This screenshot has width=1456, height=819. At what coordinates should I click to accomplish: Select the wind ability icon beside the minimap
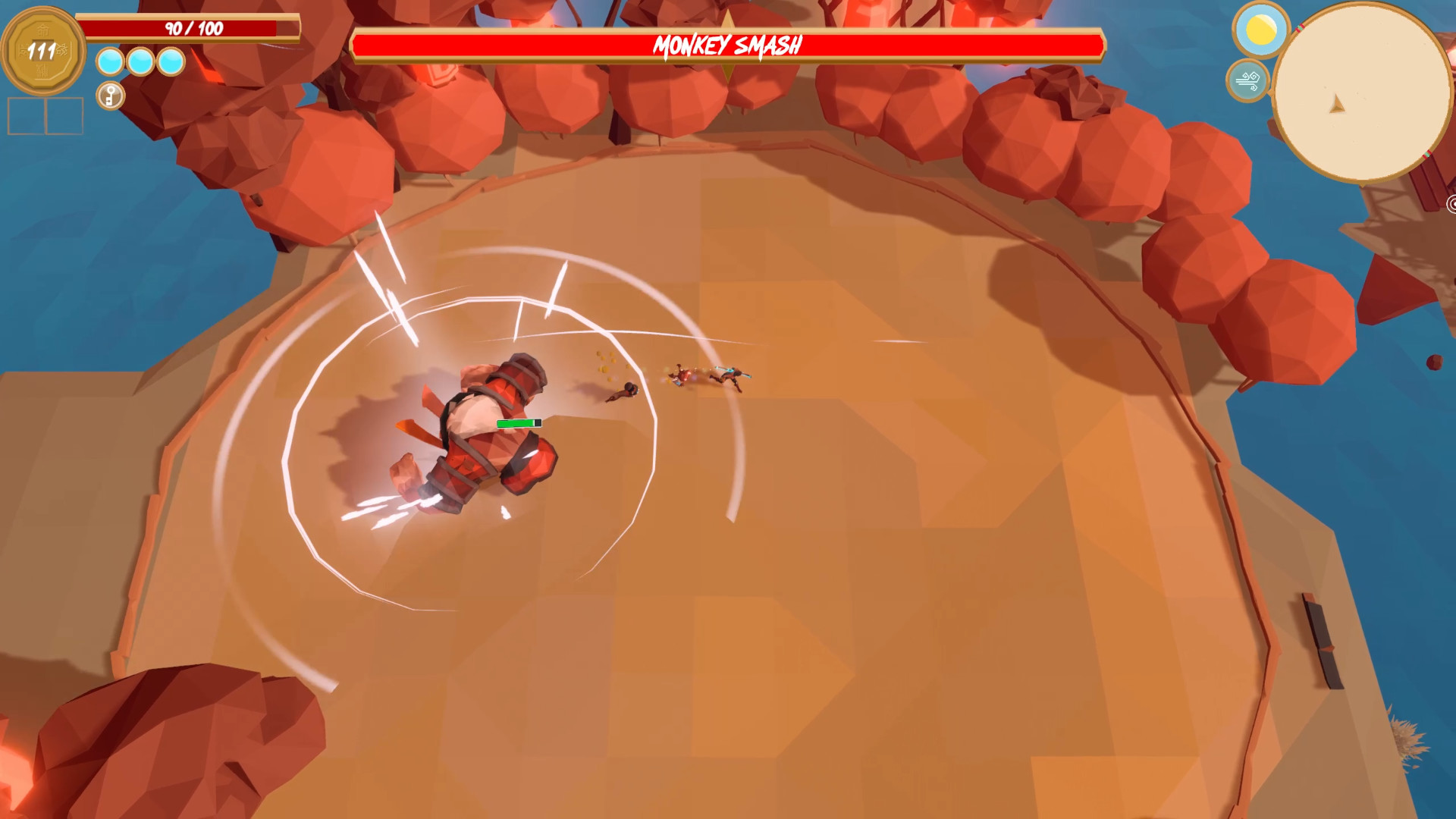[x=1247, y=79]
